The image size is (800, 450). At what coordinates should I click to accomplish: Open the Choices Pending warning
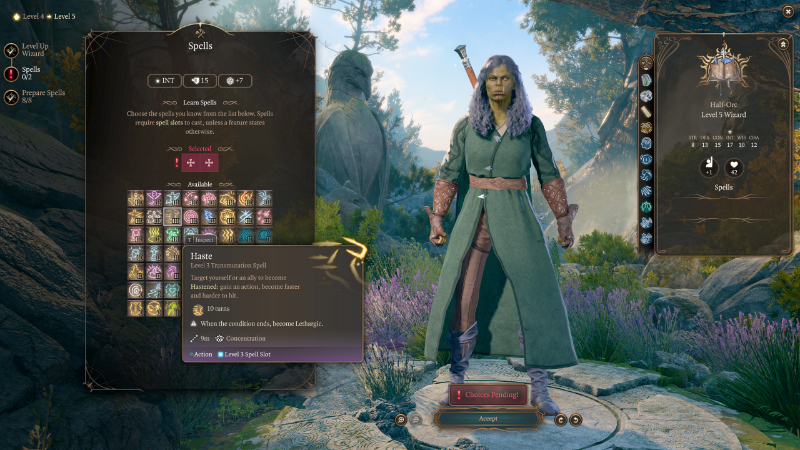(487, 395)
